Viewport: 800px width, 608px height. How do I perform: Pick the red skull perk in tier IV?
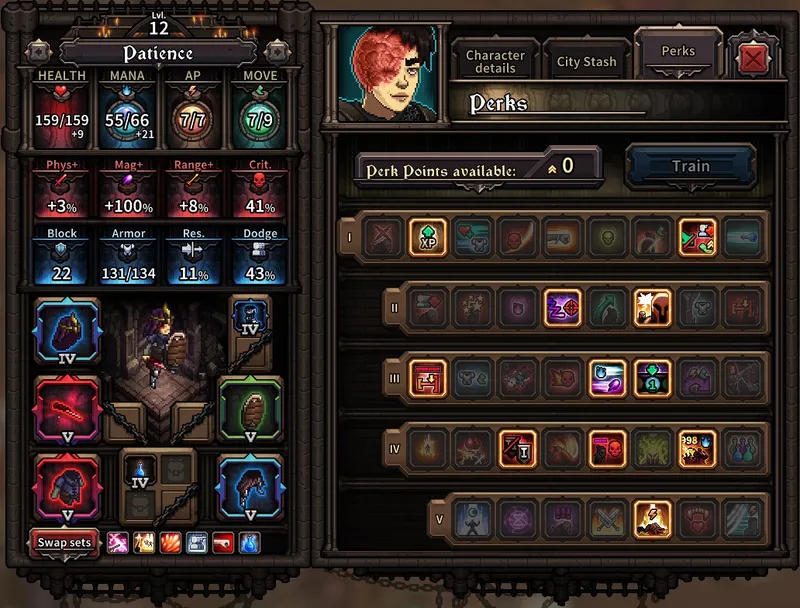click(x=606, y=448)
